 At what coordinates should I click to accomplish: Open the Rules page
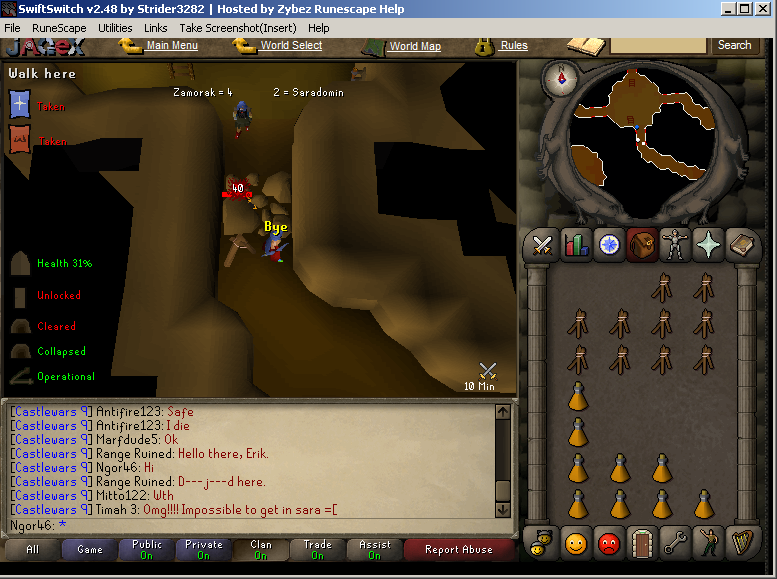point(514,45)
